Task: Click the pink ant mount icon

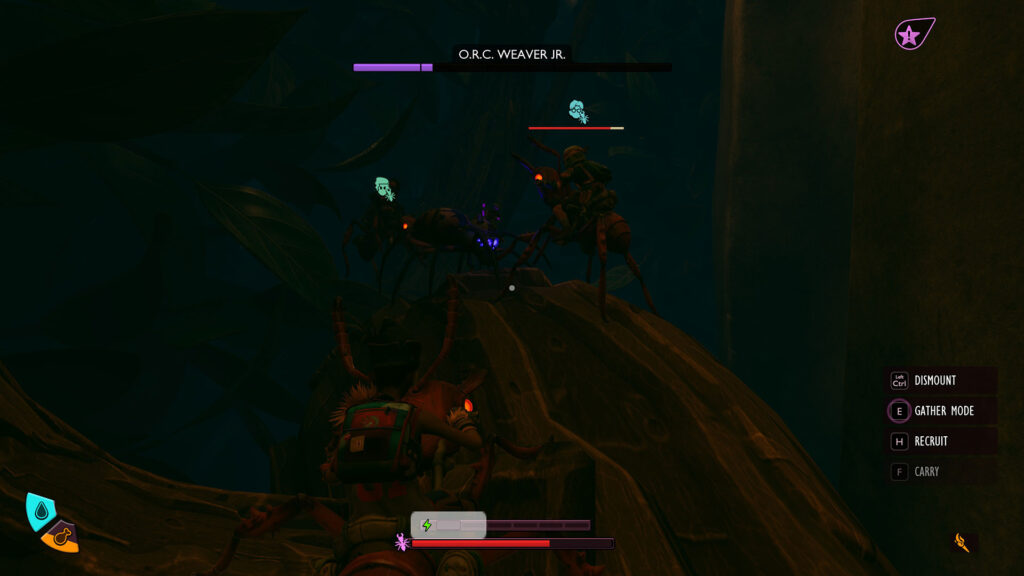Action: click(402, 542)
